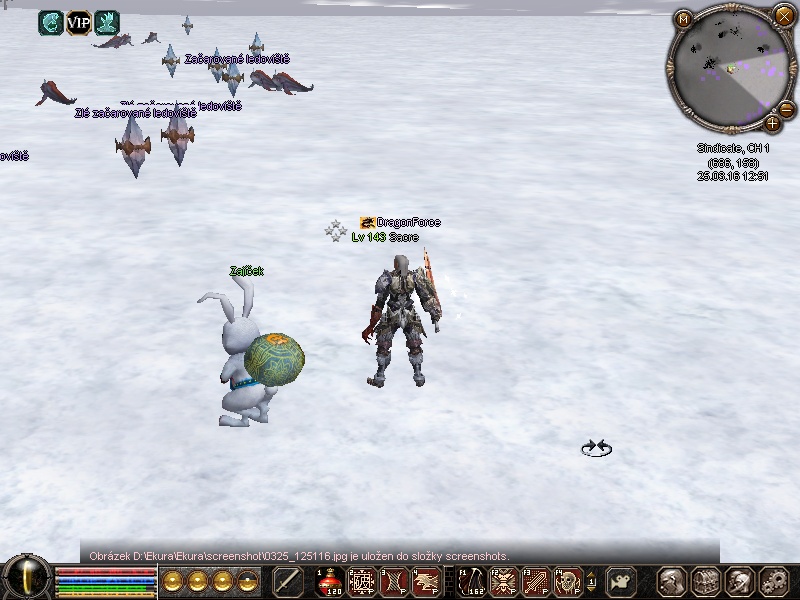Zoom out the minimap with minus button
Screen dimensions: 800x600
tap(786, 108)
